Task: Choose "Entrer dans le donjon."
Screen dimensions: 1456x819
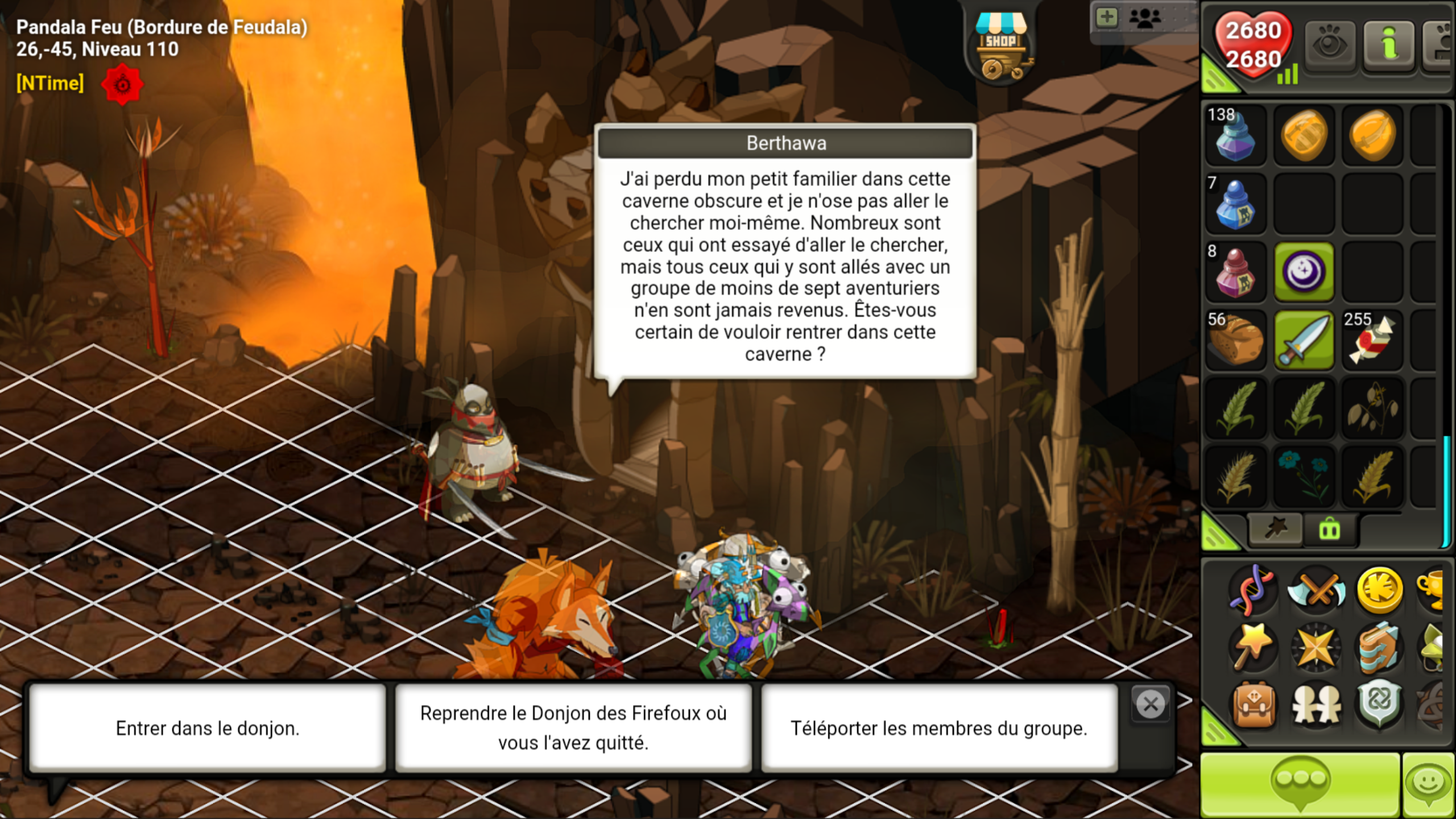Action: 208,728
